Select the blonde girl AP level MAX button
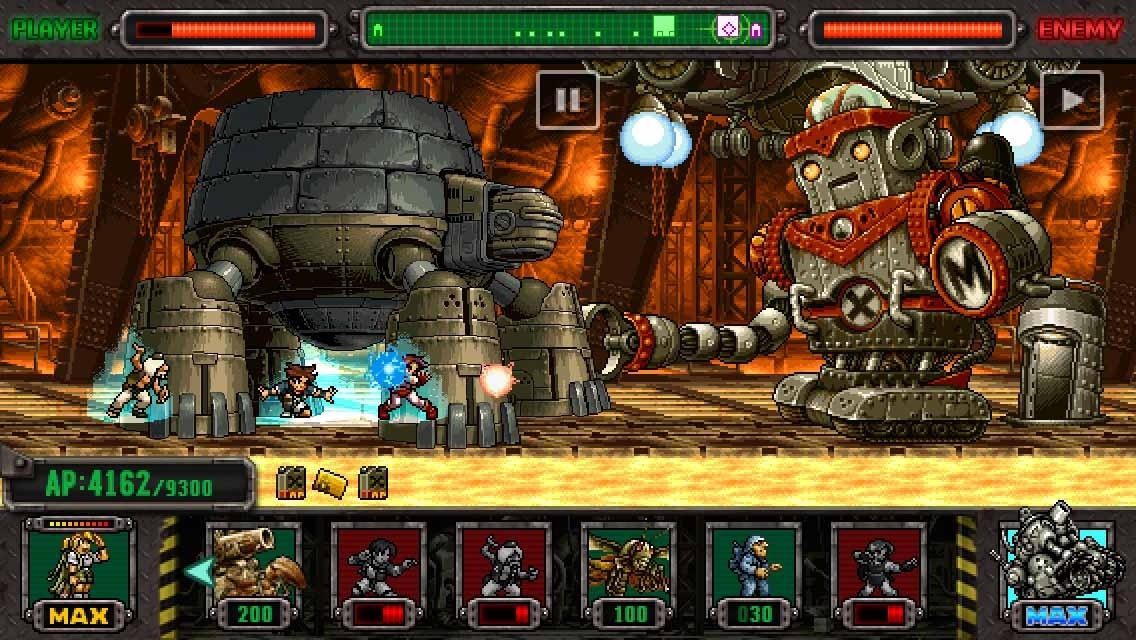 [x=77, y=573]
